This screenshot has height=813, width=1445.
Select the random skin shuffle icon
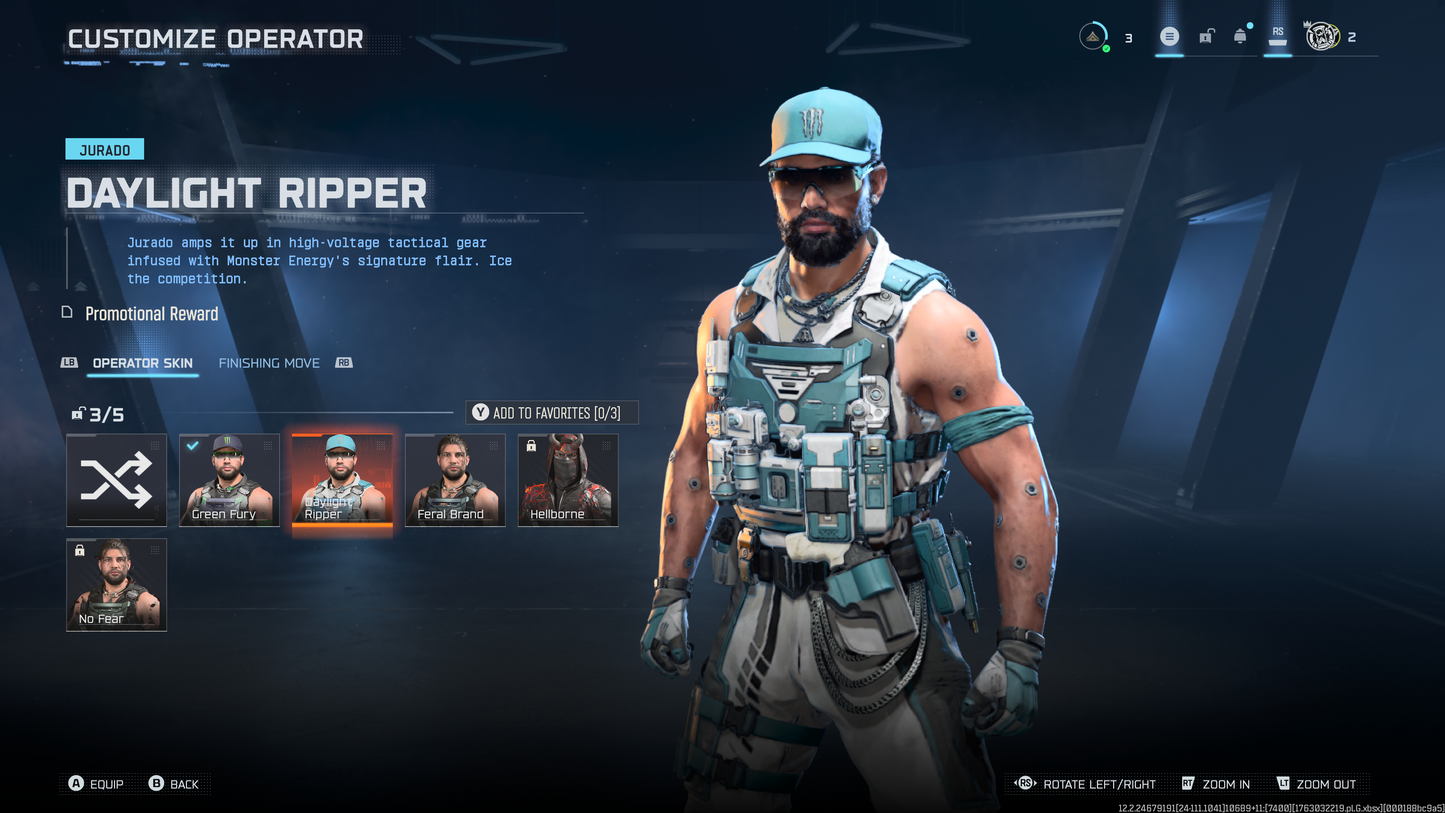pos(116,480)
